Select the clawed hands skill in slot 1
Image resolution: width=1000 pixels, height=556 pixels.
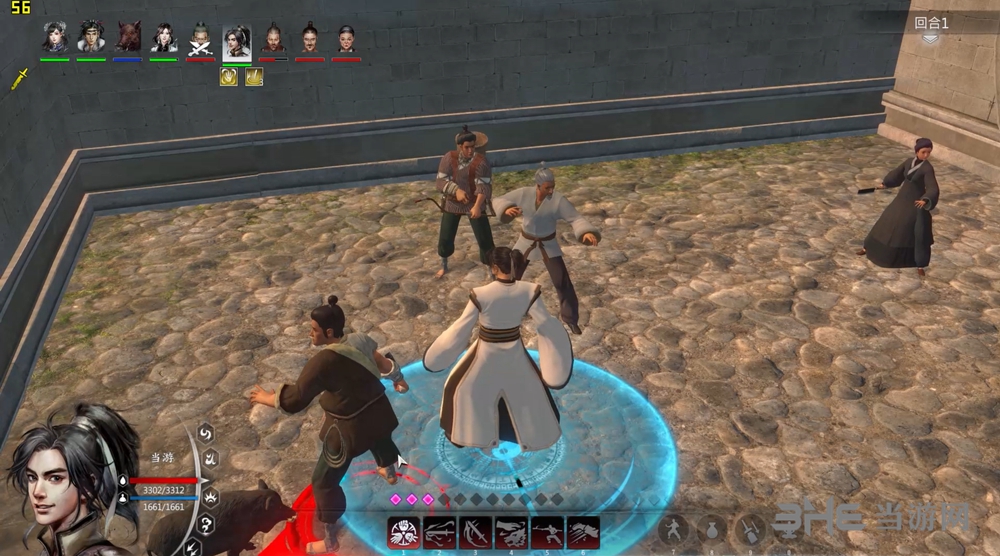coord(404,532)
